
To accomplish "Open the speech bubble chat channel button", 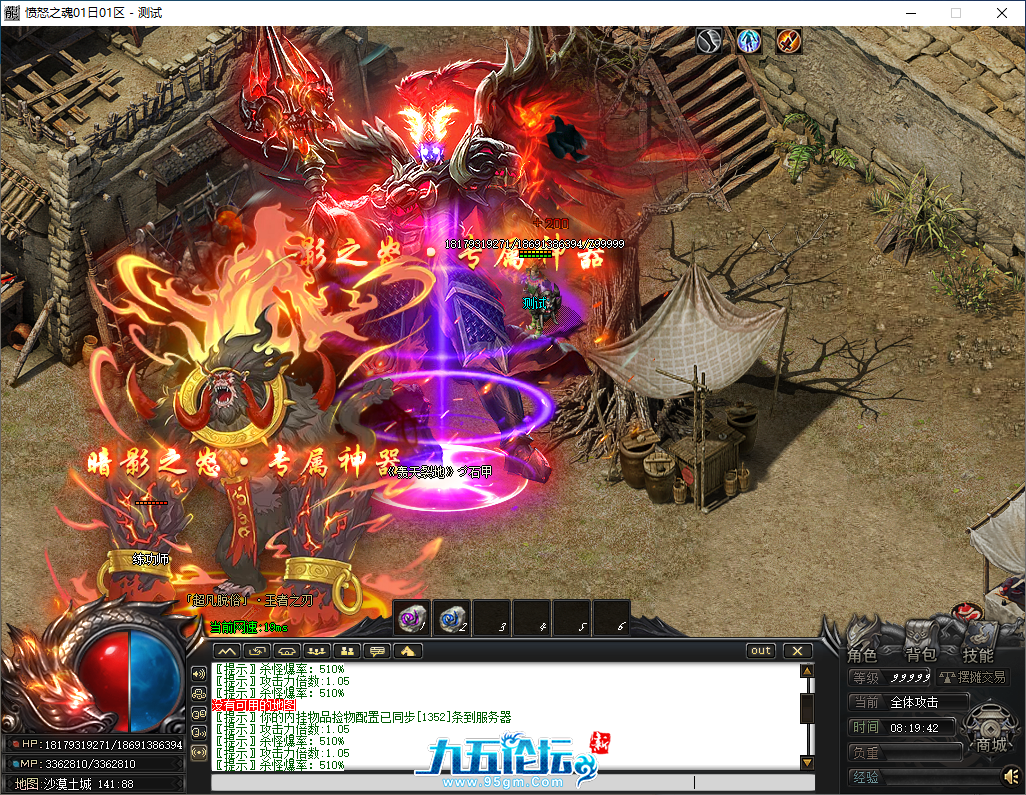I will pos(377,651).
